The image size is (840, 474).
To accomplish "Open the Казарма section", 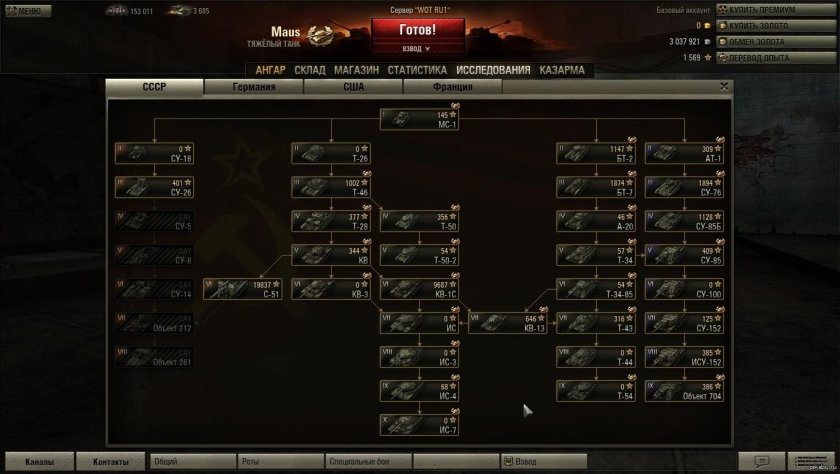I will pyautogui.click(x=561, y=70).
